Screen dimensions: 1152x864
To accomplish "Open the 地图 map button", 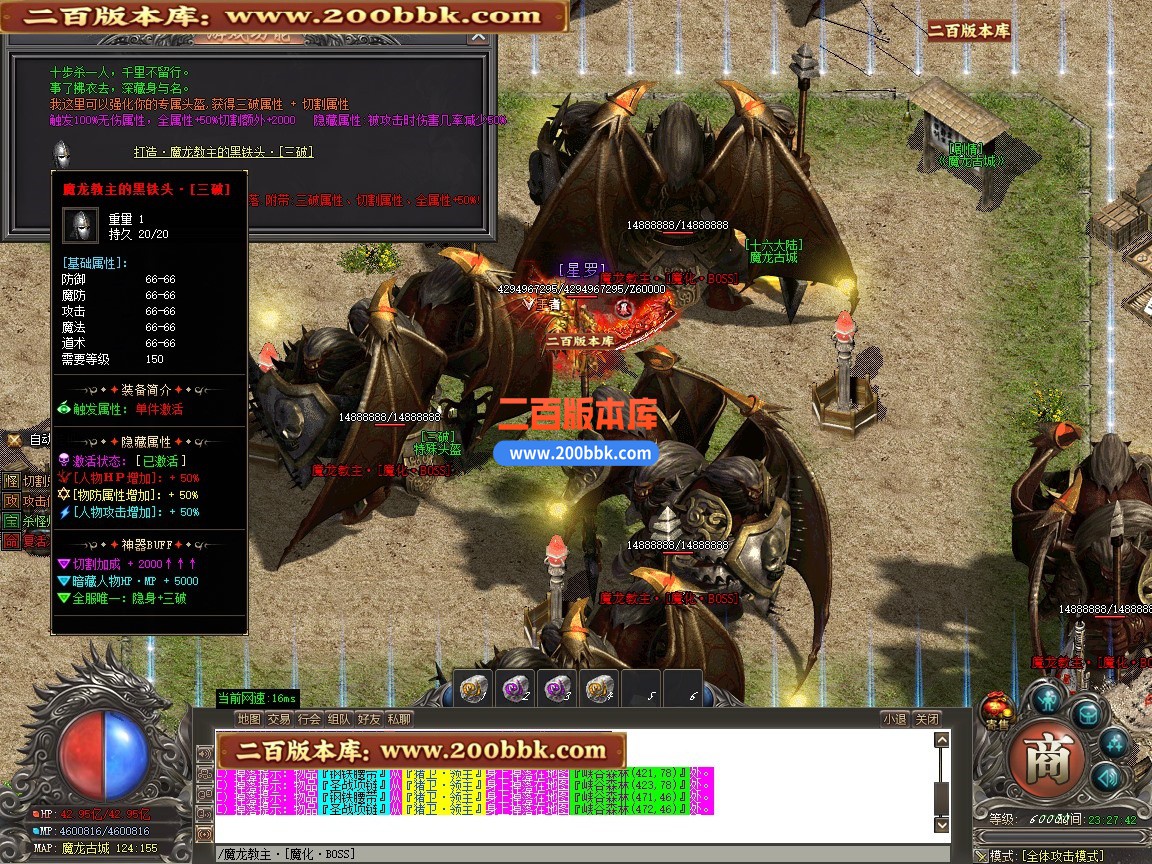I will coord(249,719).
